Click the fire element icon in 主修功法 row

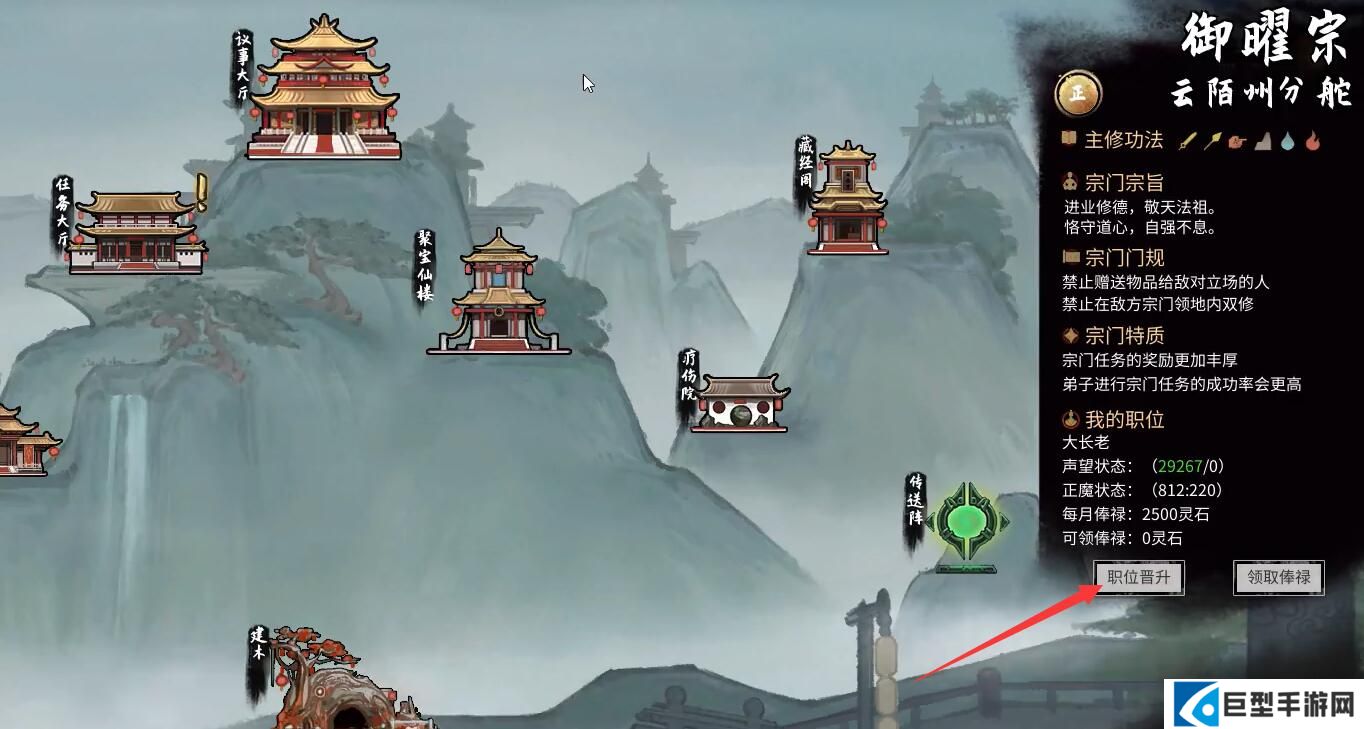coord(1312,139)
